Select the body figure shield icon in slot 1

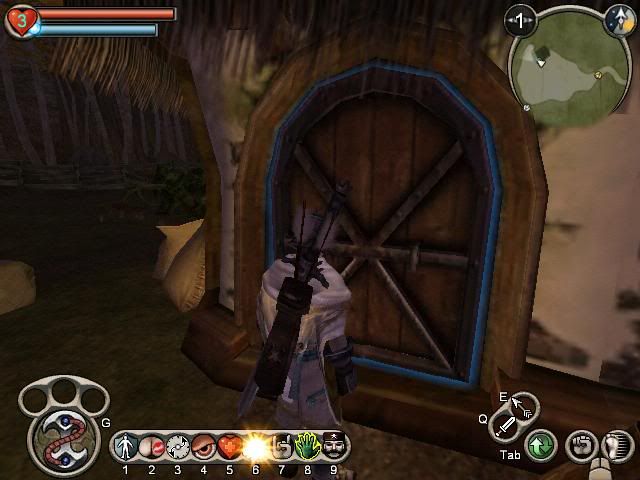126,445
